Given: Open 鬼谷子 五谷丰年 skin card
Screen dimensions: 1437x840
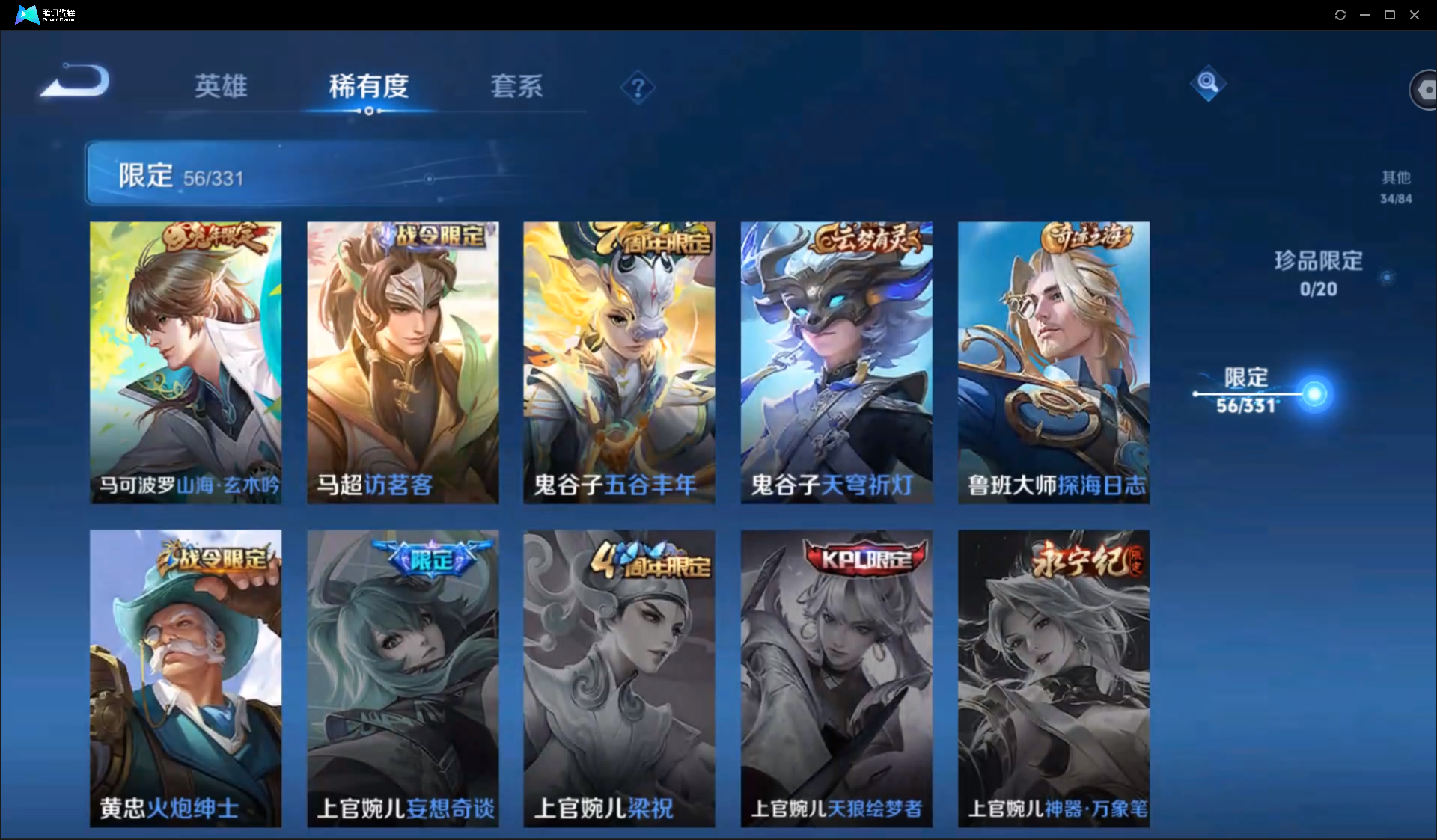Looking at the screenshot, I should [619, 362].
